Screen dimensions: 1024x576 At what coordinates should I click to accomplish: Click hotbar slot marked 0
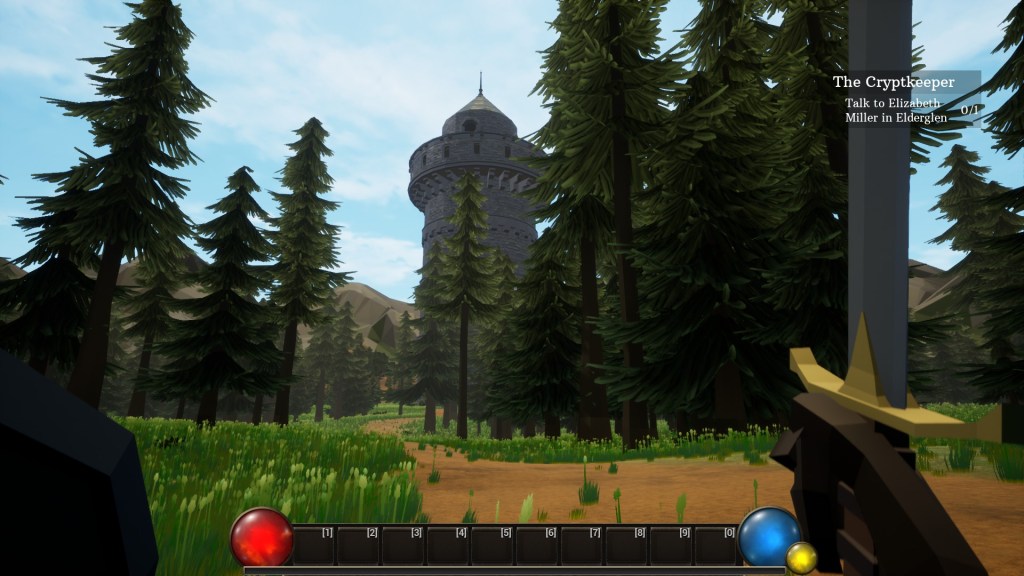pos(716,545)
